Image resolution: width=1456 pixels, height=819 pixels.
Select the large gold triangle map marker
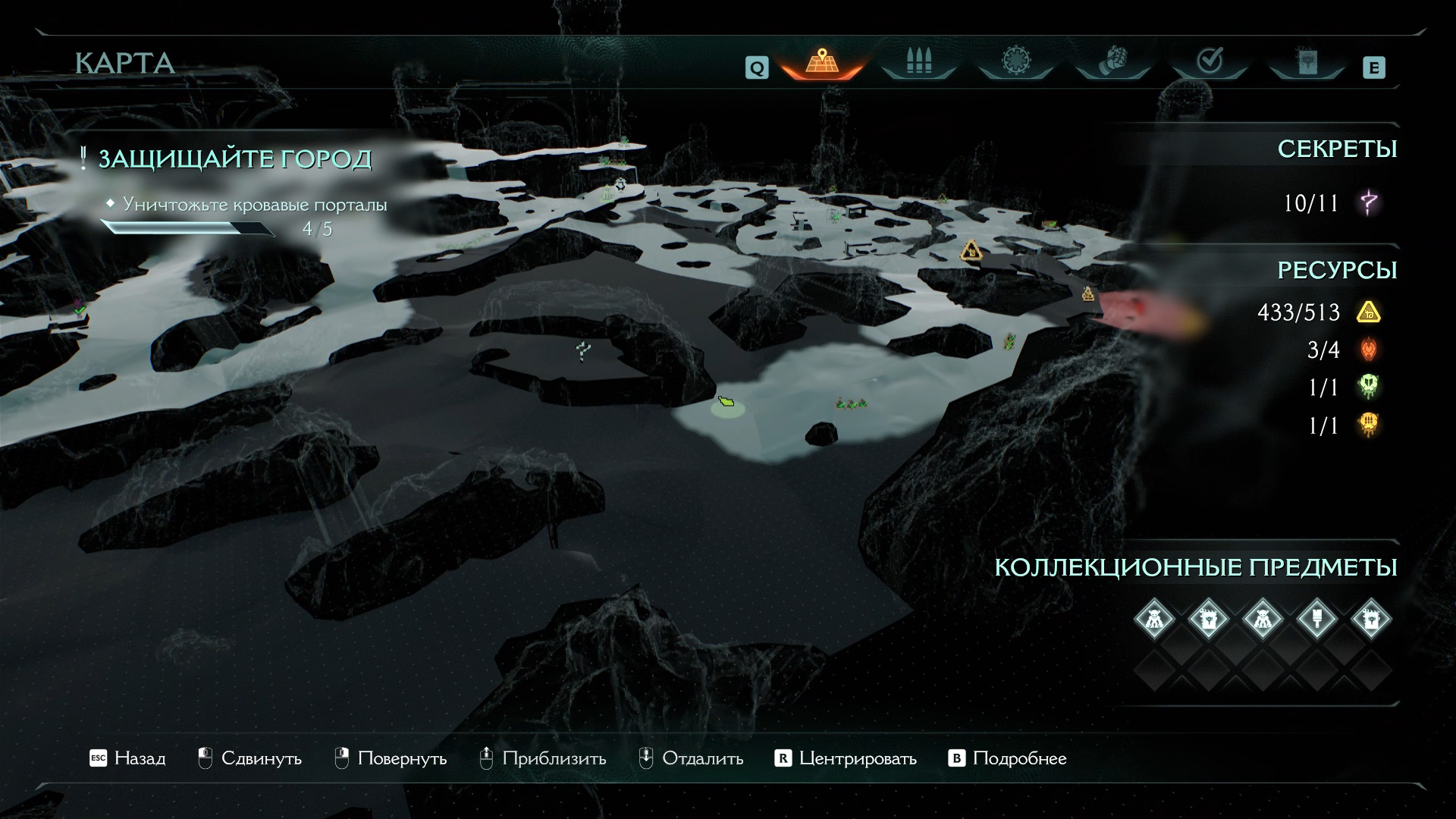tap(971, 250)
